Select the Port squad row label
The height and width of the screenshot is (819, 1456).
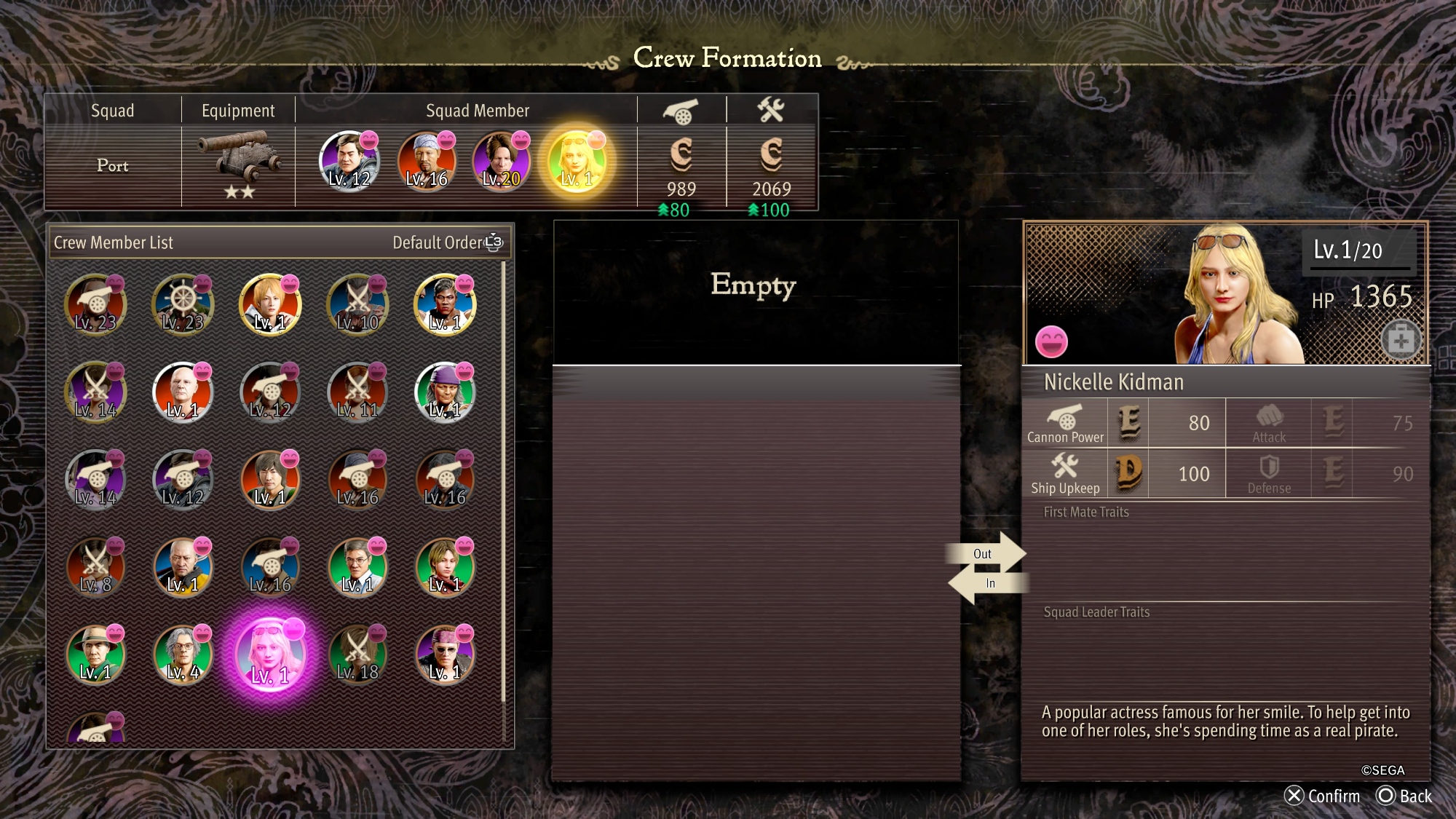113,166
